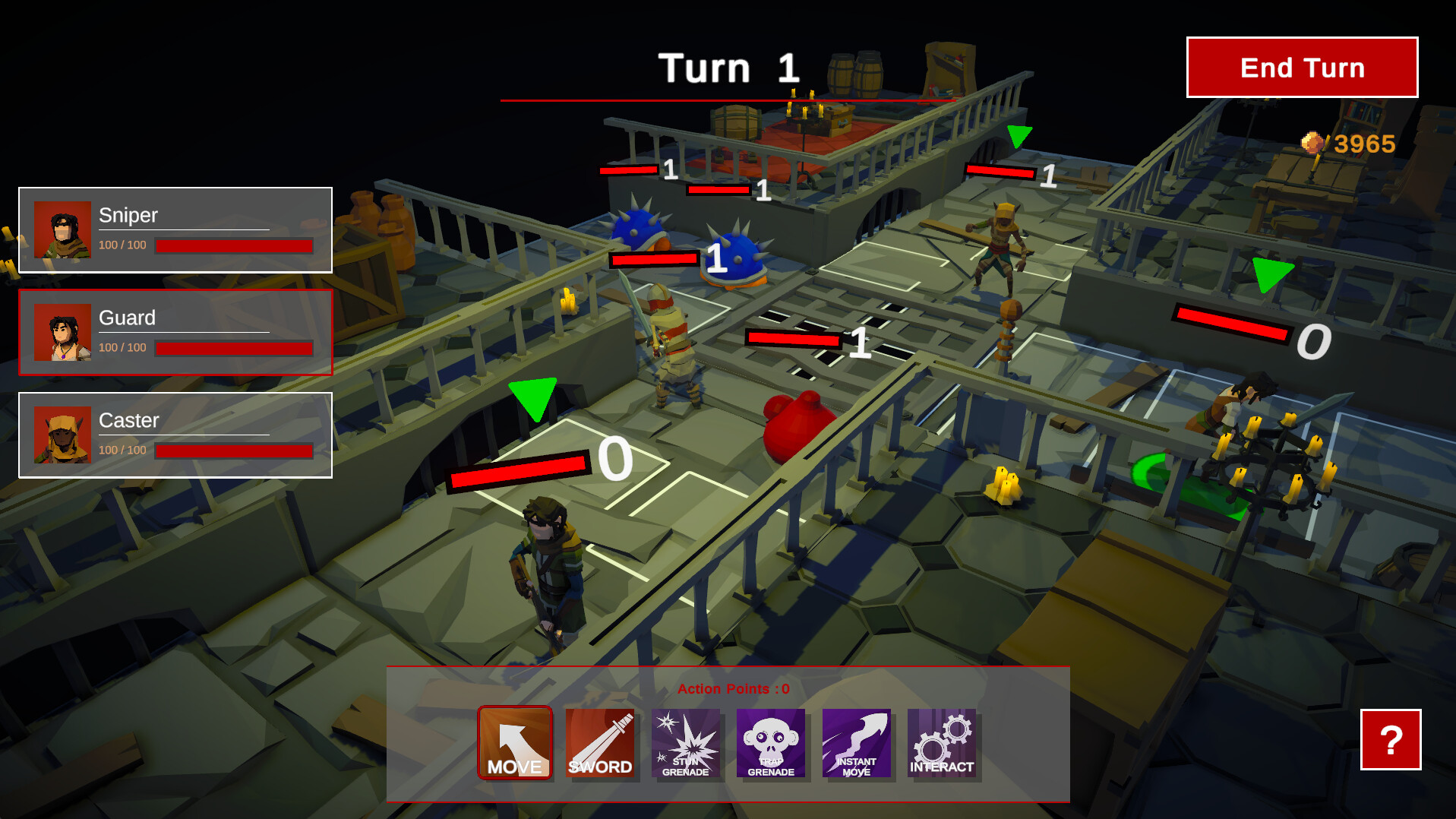Click the Sniper health bar
Image resolution: width=1456 pixels, height=819 pixels.
click(233, 245)
